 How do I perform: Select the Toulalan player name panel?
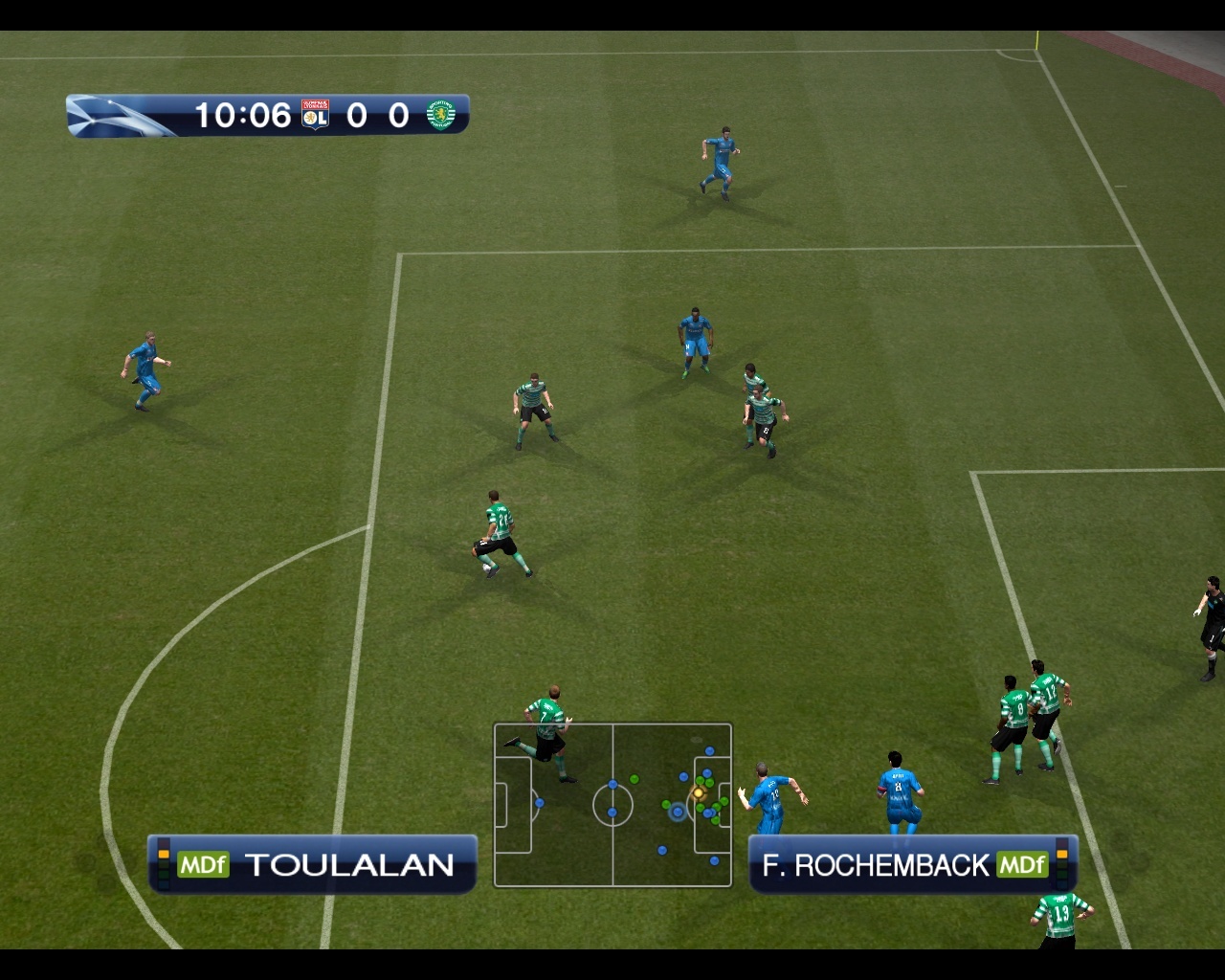click(x=312, y=864)
